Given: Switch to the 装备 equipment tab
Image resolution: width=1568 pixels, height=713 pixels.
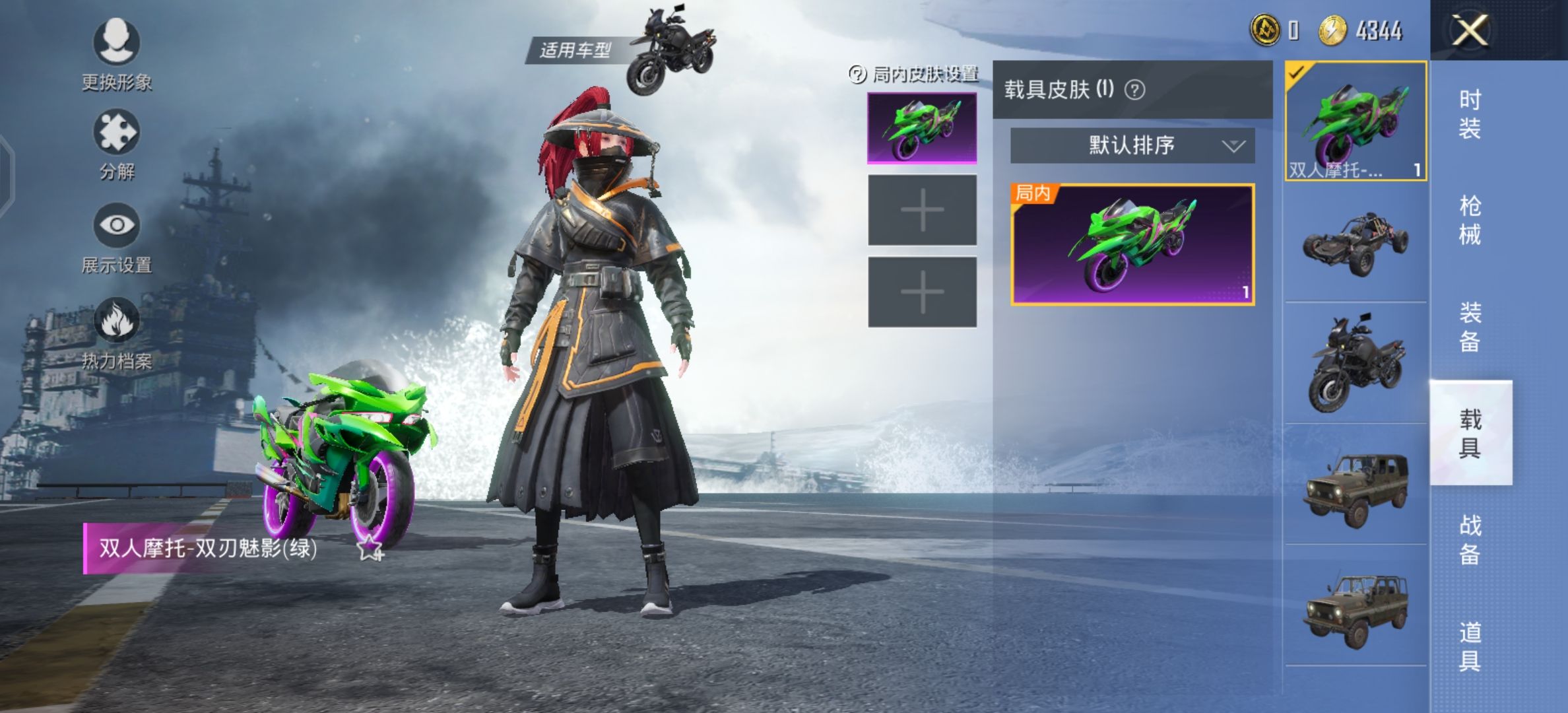Looking at the screenshot, I should coord(1470,326).
